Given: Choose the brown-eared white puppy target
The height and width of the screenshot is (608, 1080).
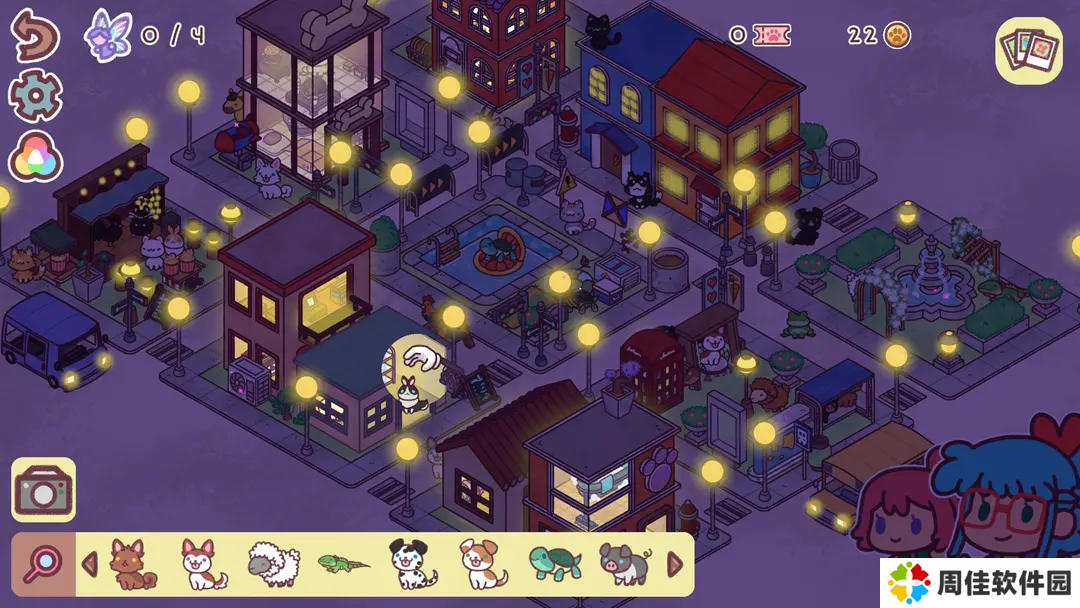Looking at the screenshot, I should pyautogui.click(x=484, y=564).
